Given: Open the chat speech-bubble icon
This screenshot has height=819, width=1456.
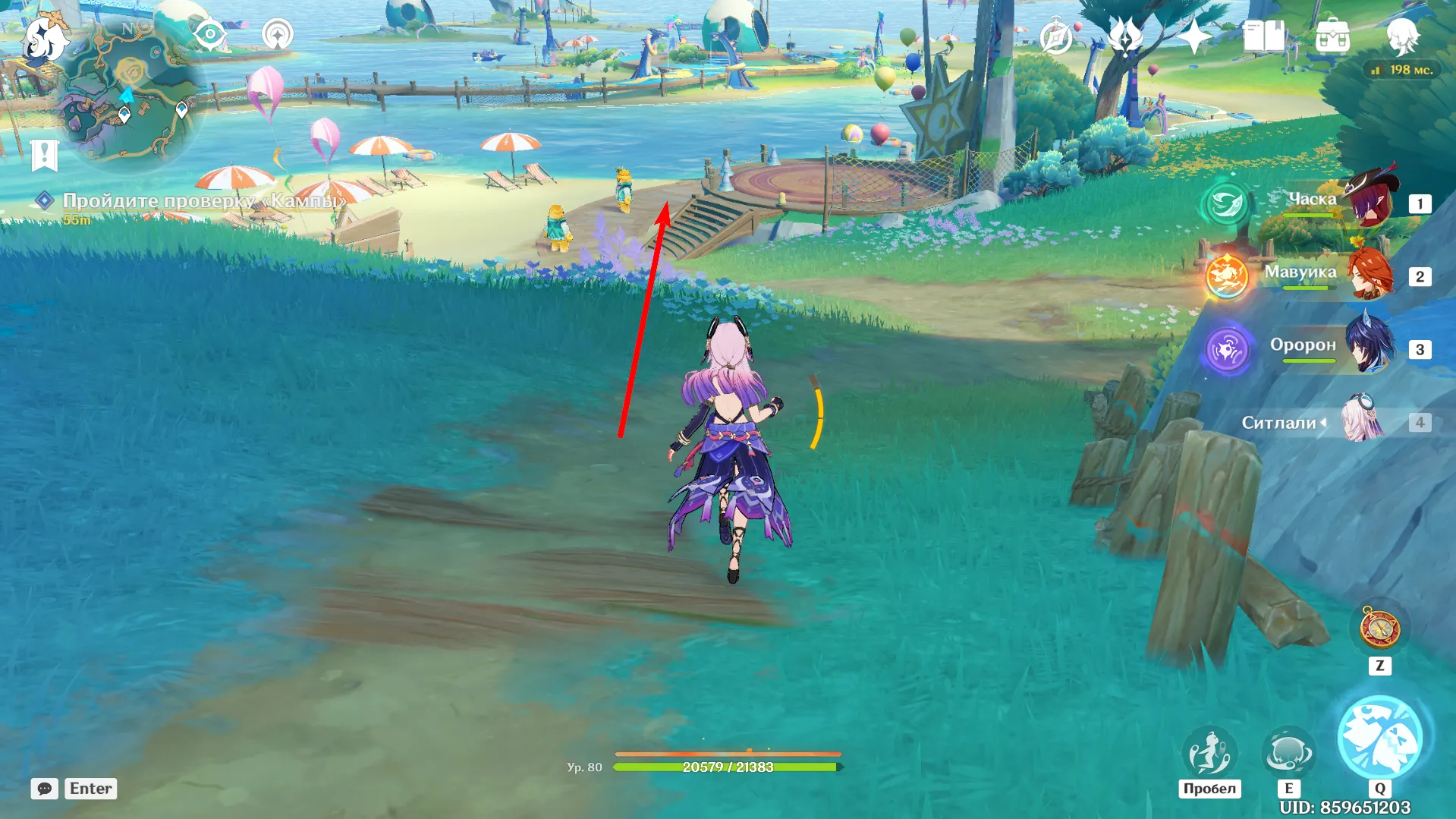Looking at the screenshot, I should pyautogui.click(x=45, y=789).
